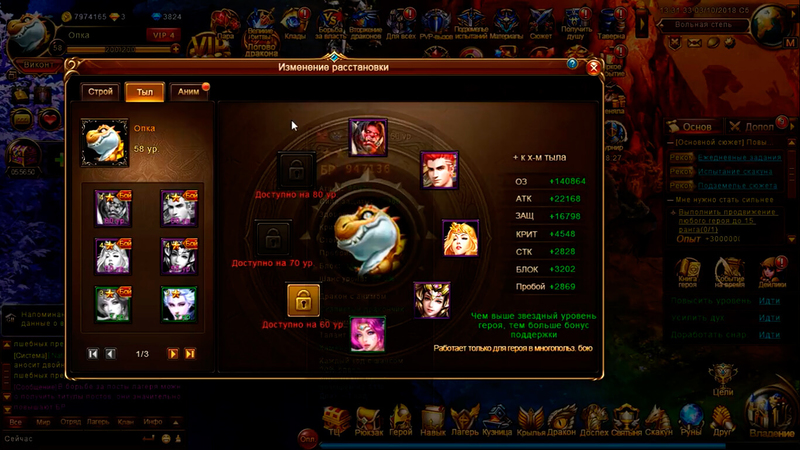
Task: Jump to the last hero list page
Action: (x=190, y=354)
